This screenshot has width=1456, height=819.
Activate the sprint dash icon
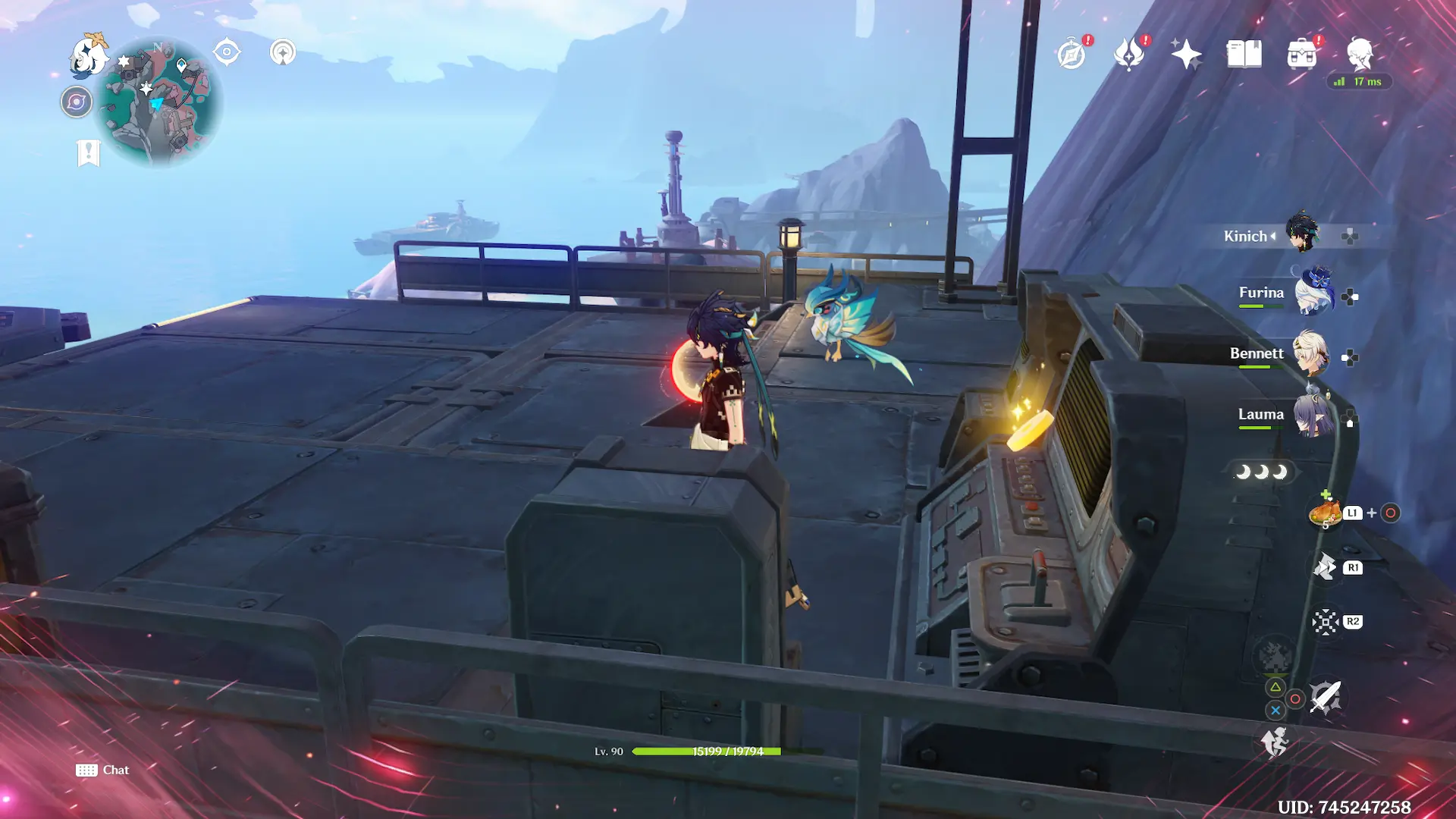(1275, 742)
